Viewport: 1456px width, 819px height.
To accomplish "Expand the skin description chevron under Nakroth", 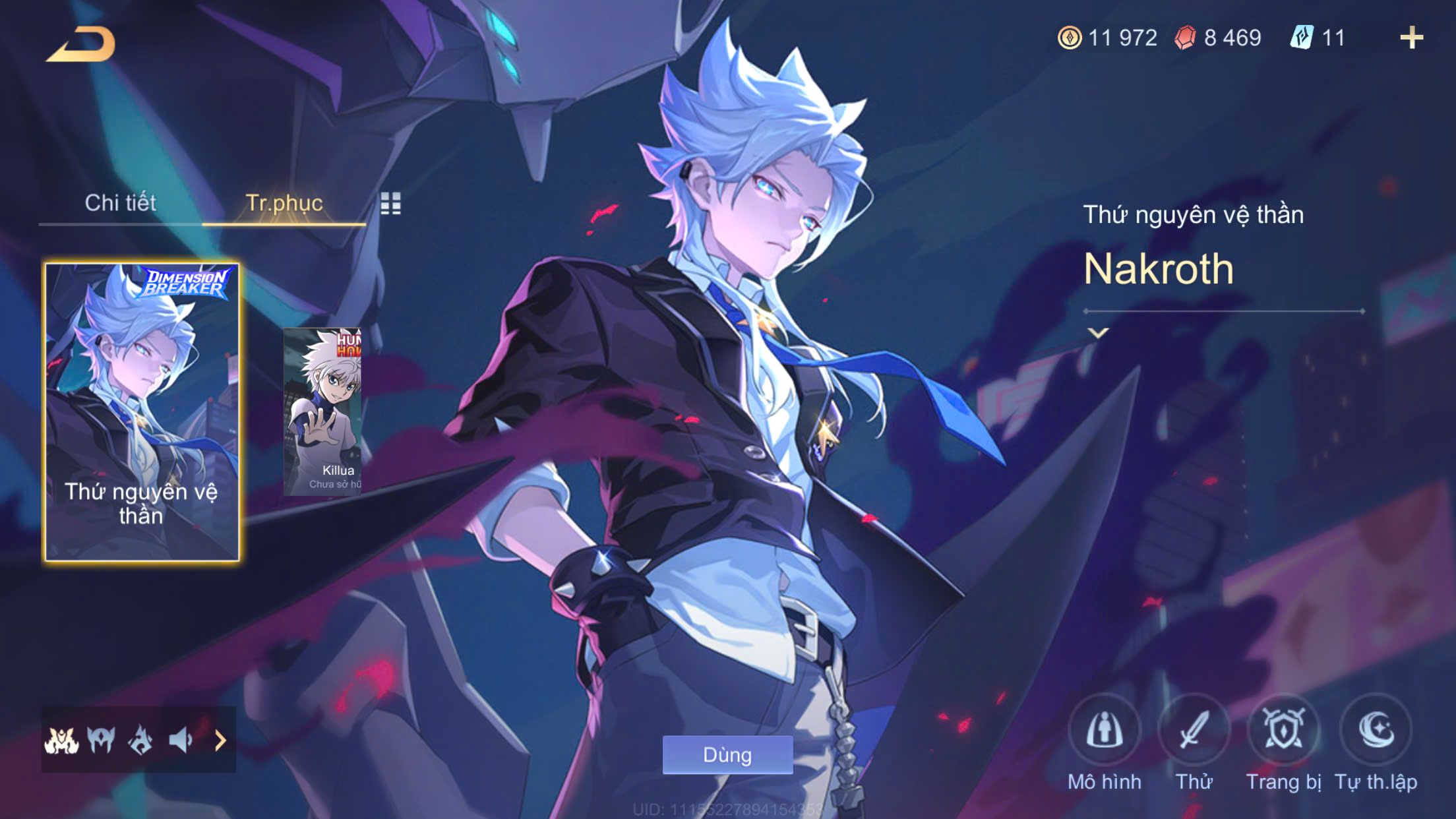I will (1098, 333).
